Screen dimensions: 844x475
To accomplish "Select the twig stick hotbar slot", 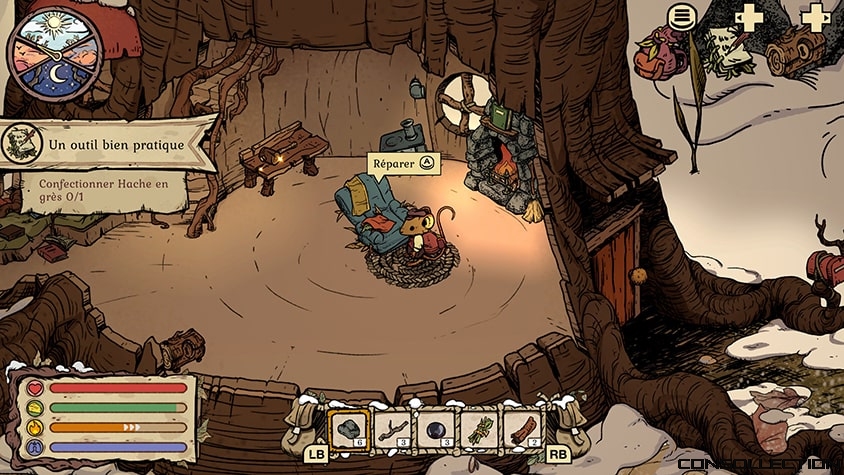I will pos(393,431).
